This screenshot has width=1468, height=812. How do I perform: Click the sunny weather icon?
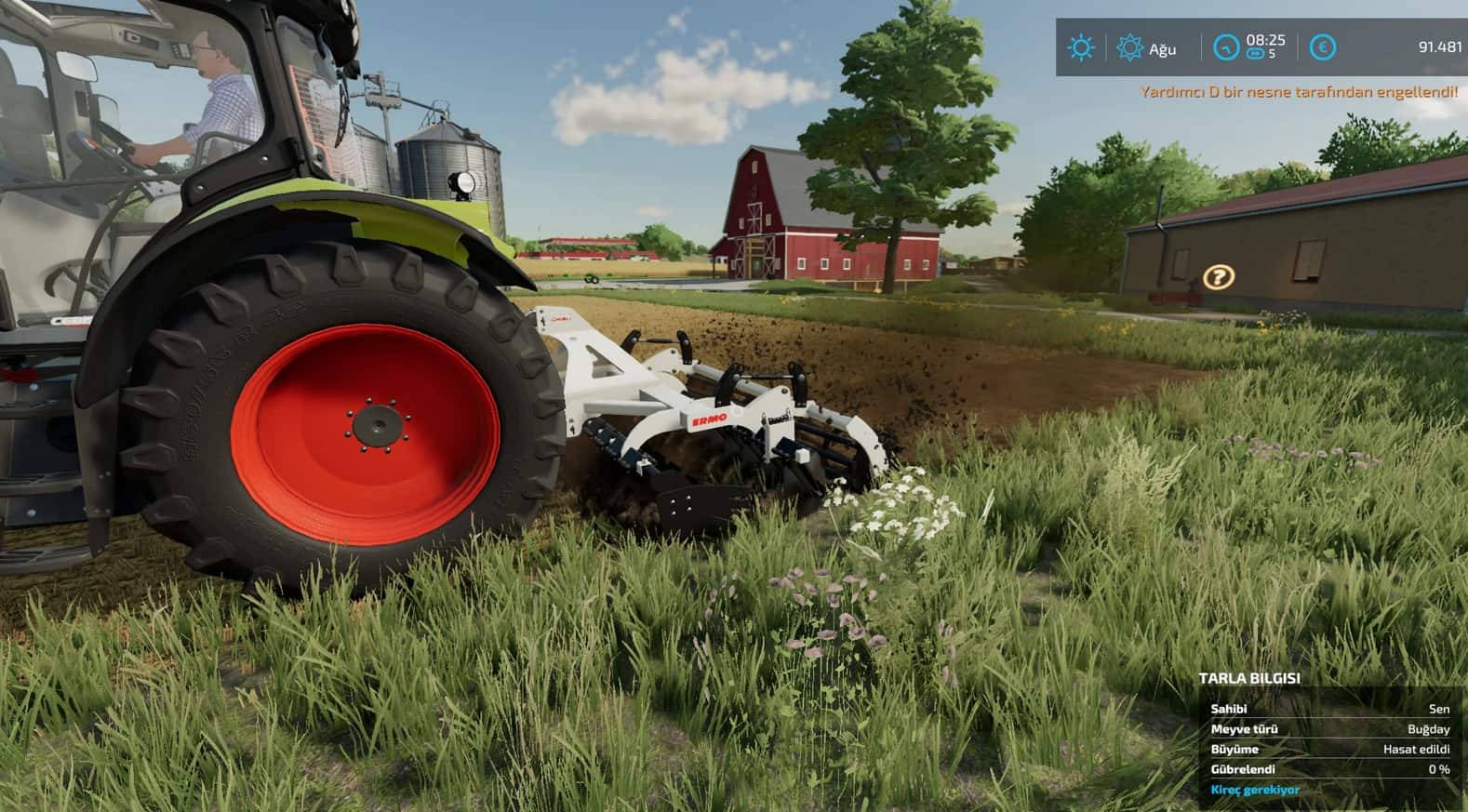(1081, 47)
